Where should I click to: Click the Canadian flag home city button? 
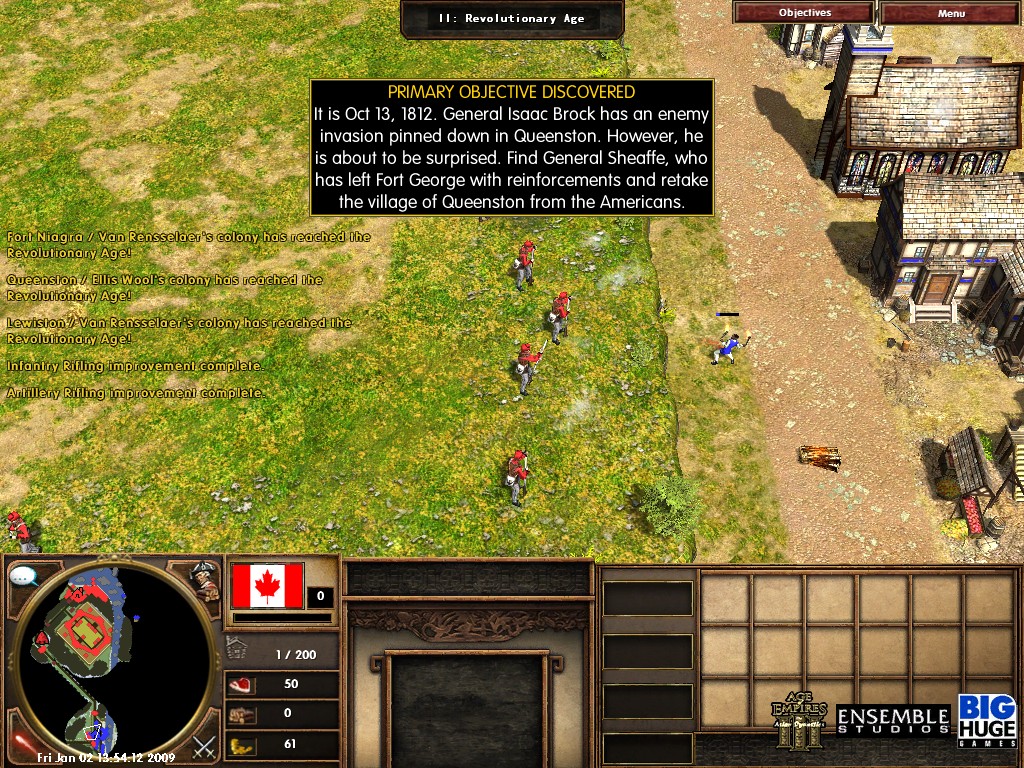point(267,586)
